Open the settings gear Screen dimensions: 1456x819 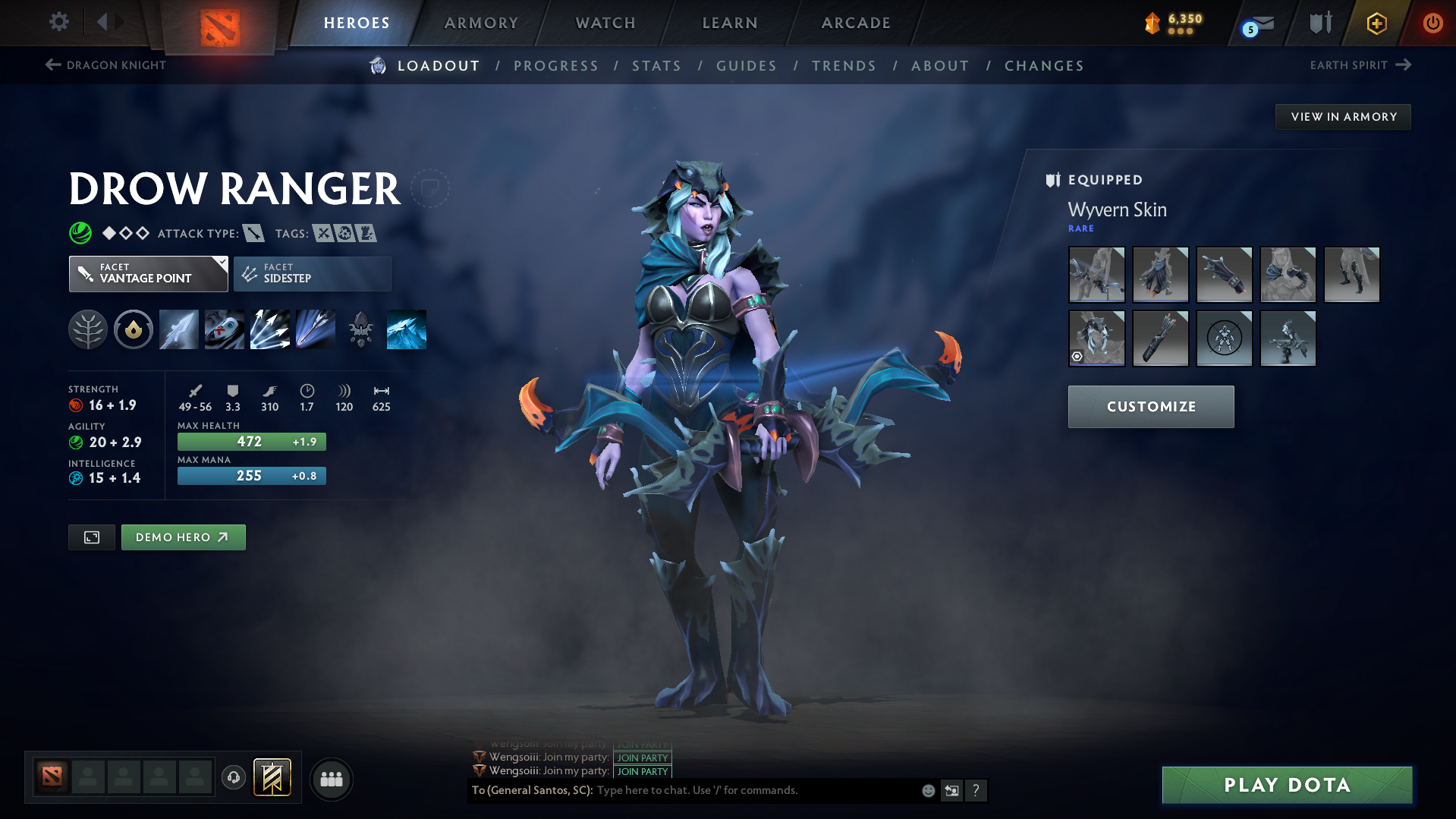coord(59,22)
